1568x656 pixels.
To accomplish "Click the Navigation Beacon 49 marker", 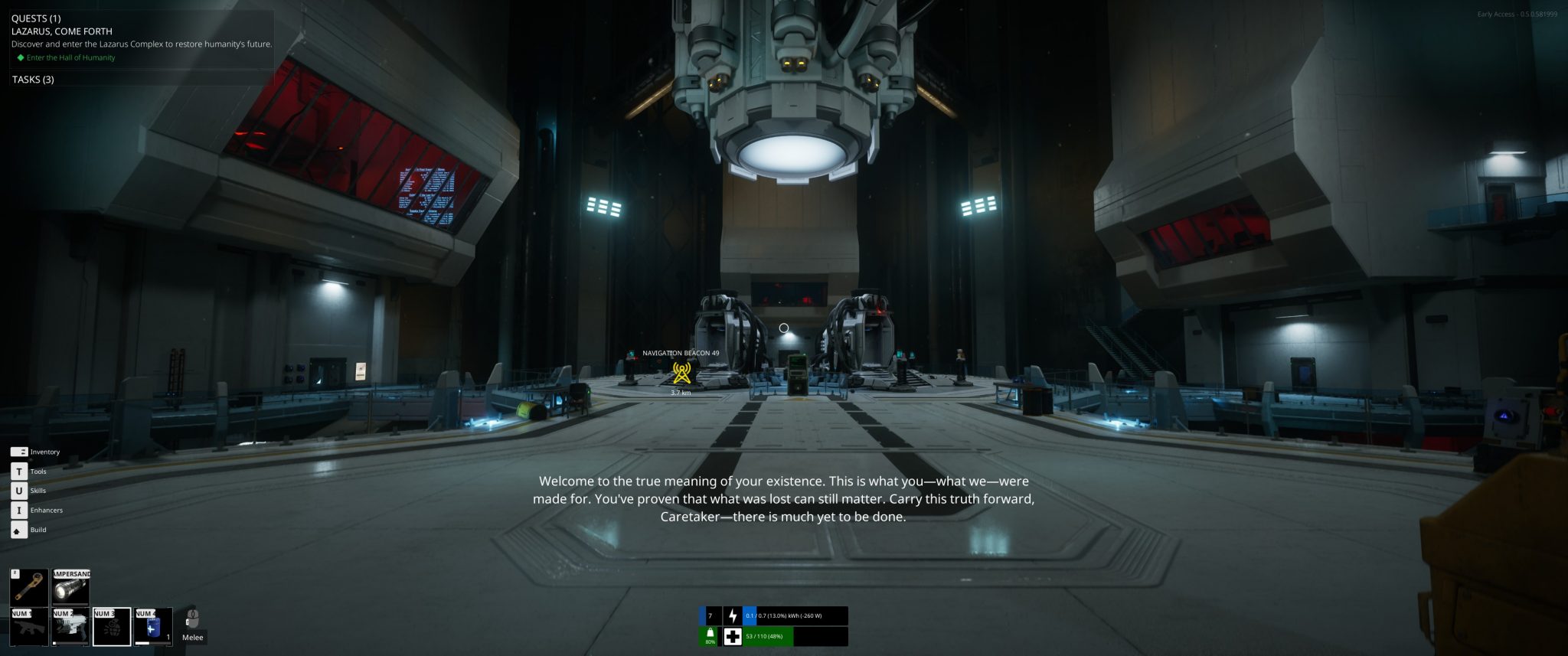I will point(681,373).
